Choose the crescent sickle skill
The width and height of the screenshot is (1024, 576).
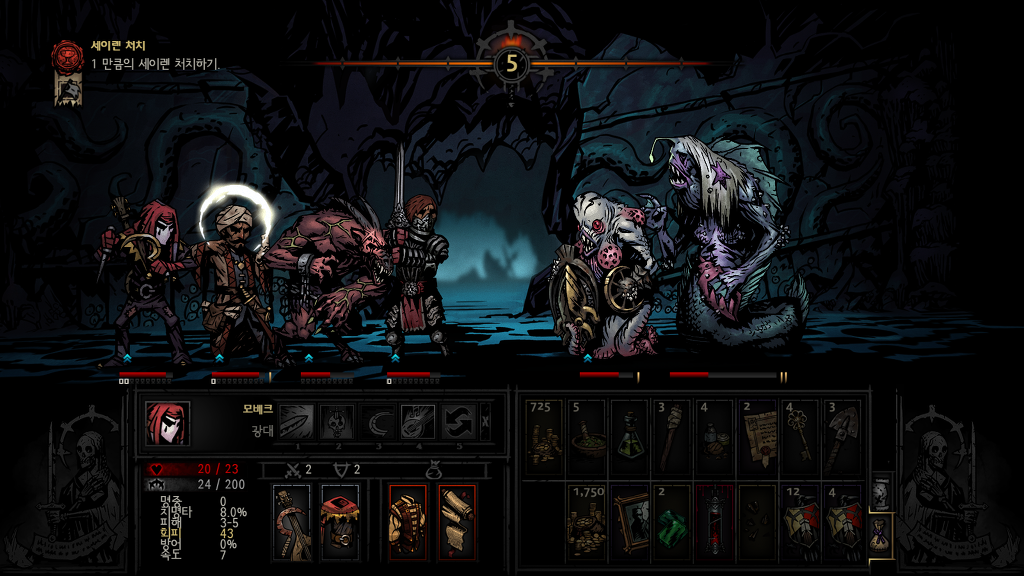[378, 421]
